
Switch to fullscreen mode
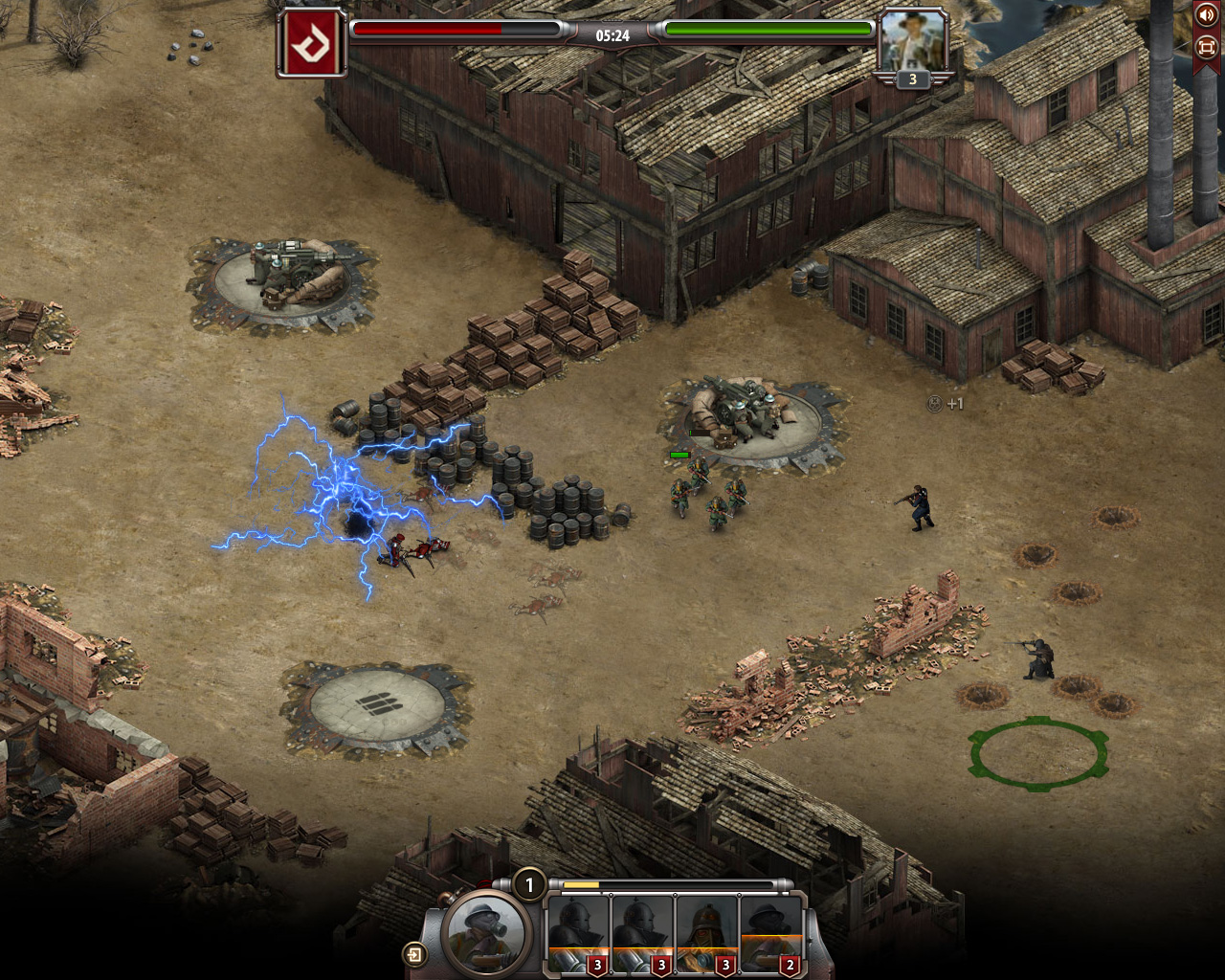pos(1206,46)
